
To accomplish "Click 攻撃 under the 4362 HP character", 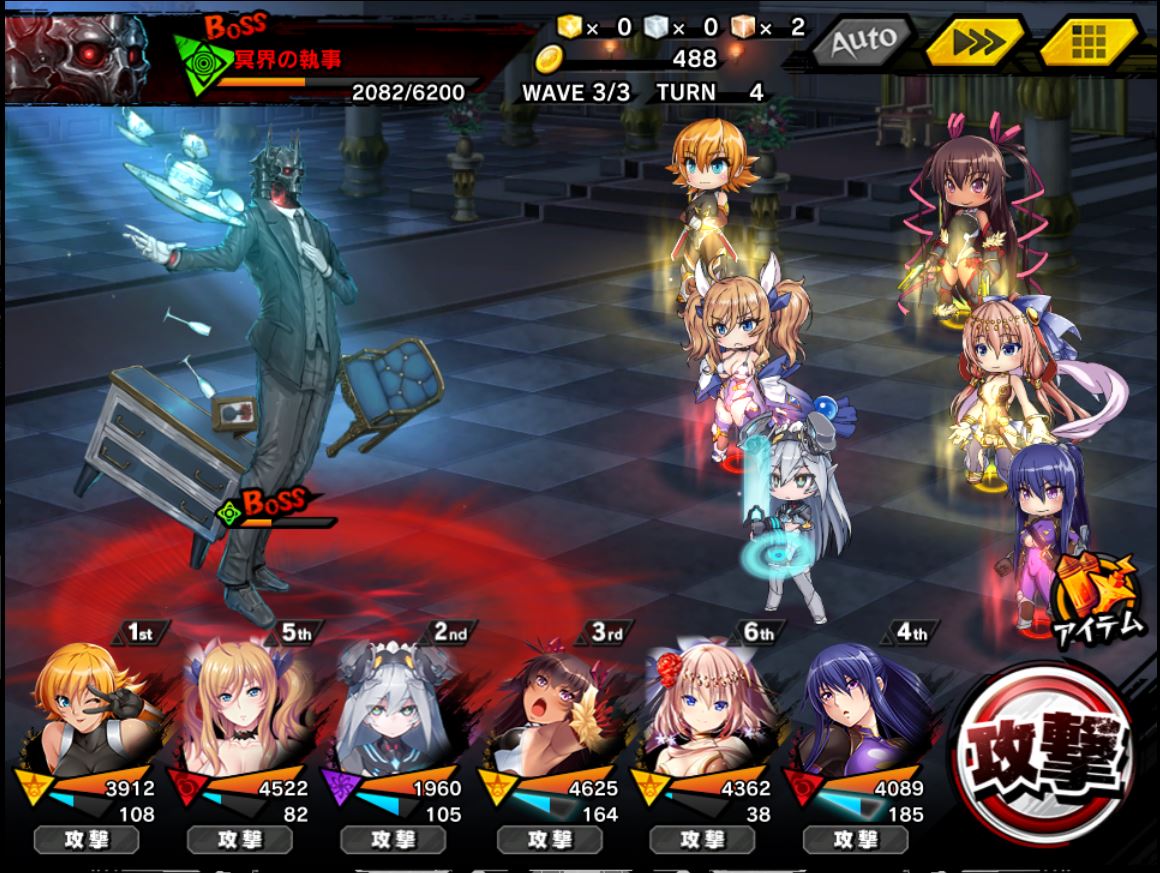I will [x=701, y=840].
